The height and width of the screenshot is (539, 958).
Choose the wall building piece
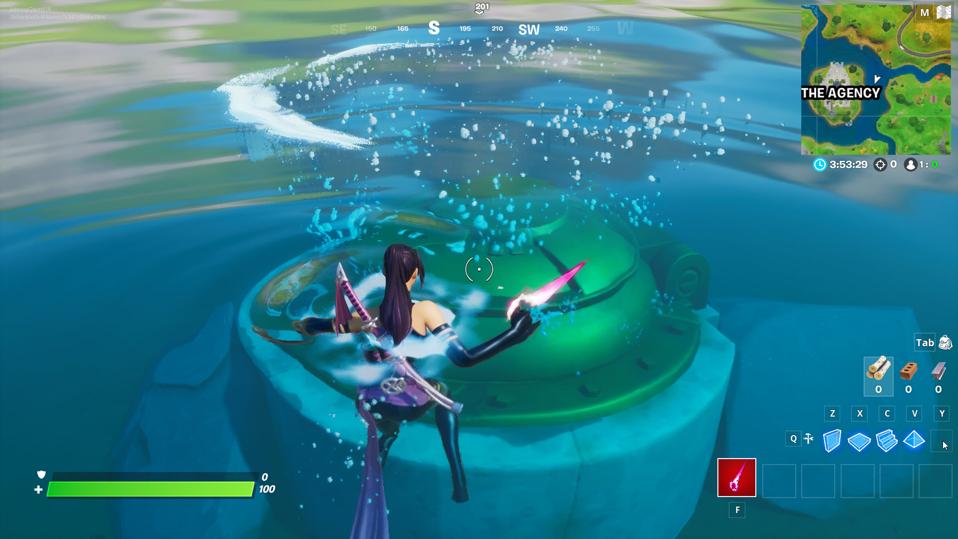[x=832, y=441]
